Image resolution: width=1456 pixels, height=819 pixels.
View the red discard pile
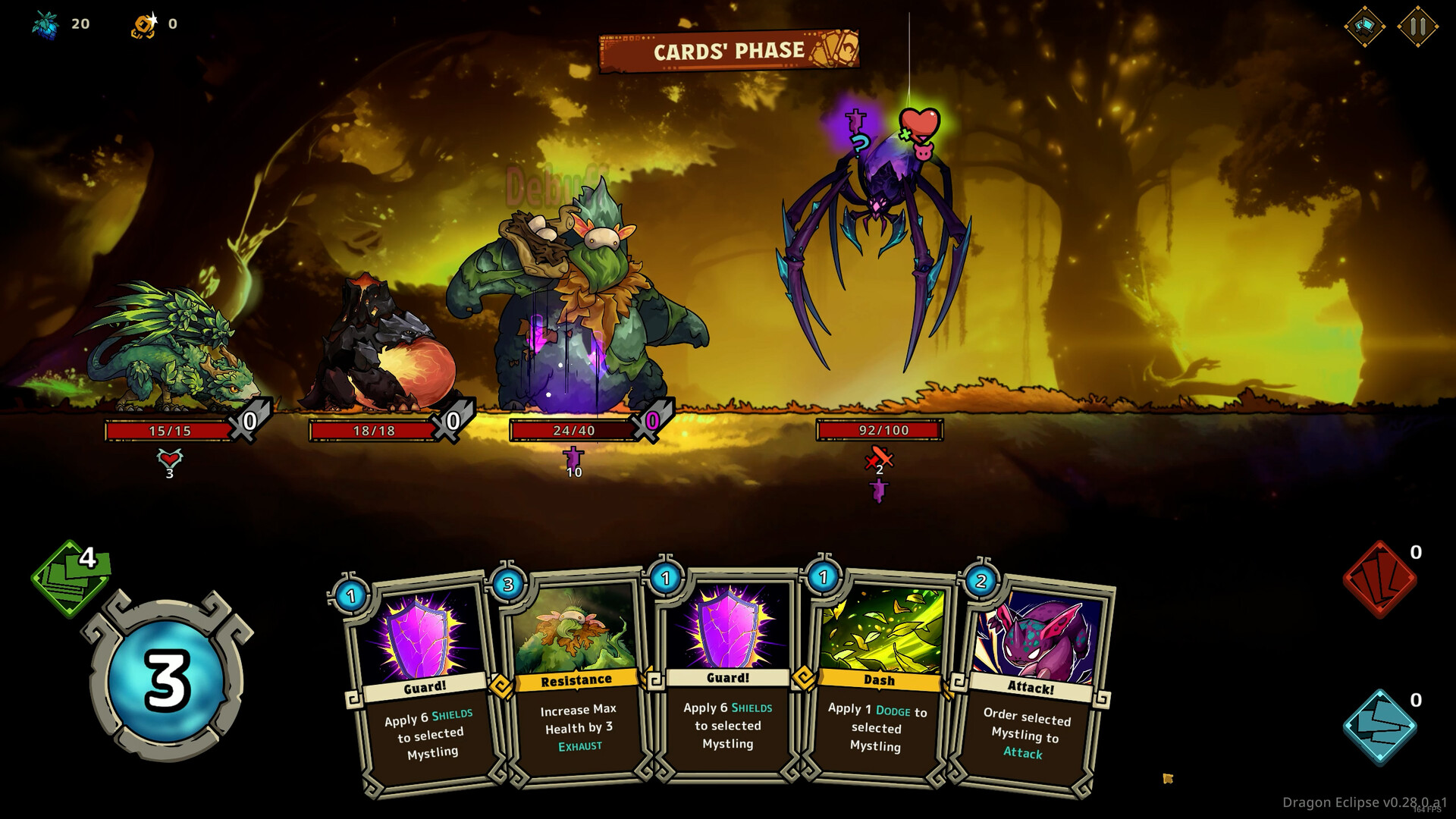1379,579
